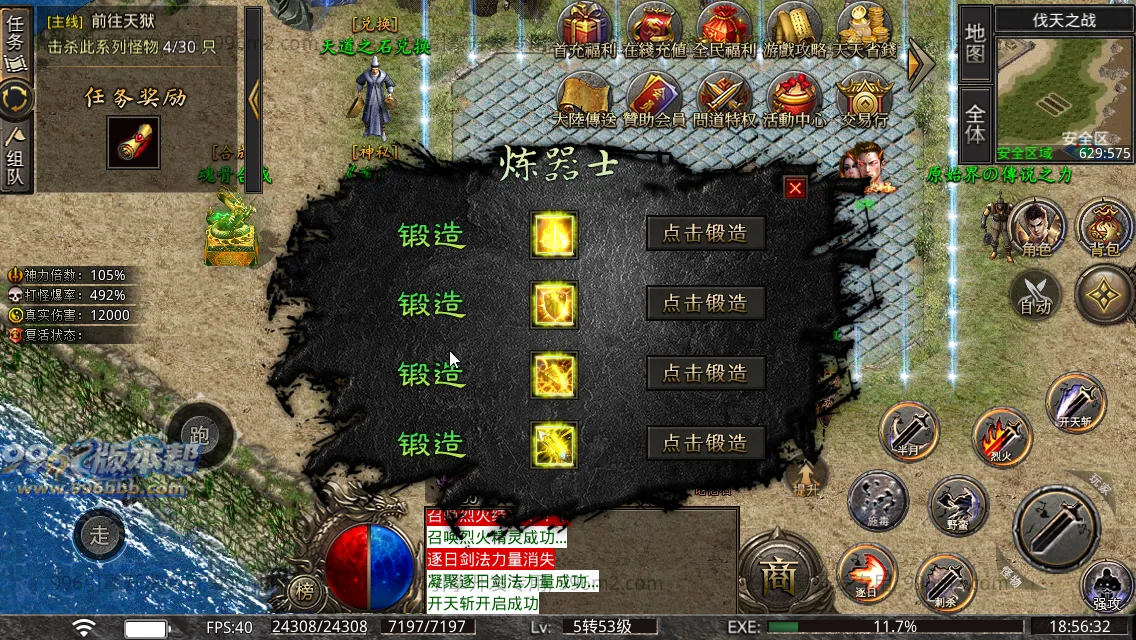This screenshot has width=1136, height=640.
Task: Open the 全民福利 welfare bag
Action: tap(725, 28)
